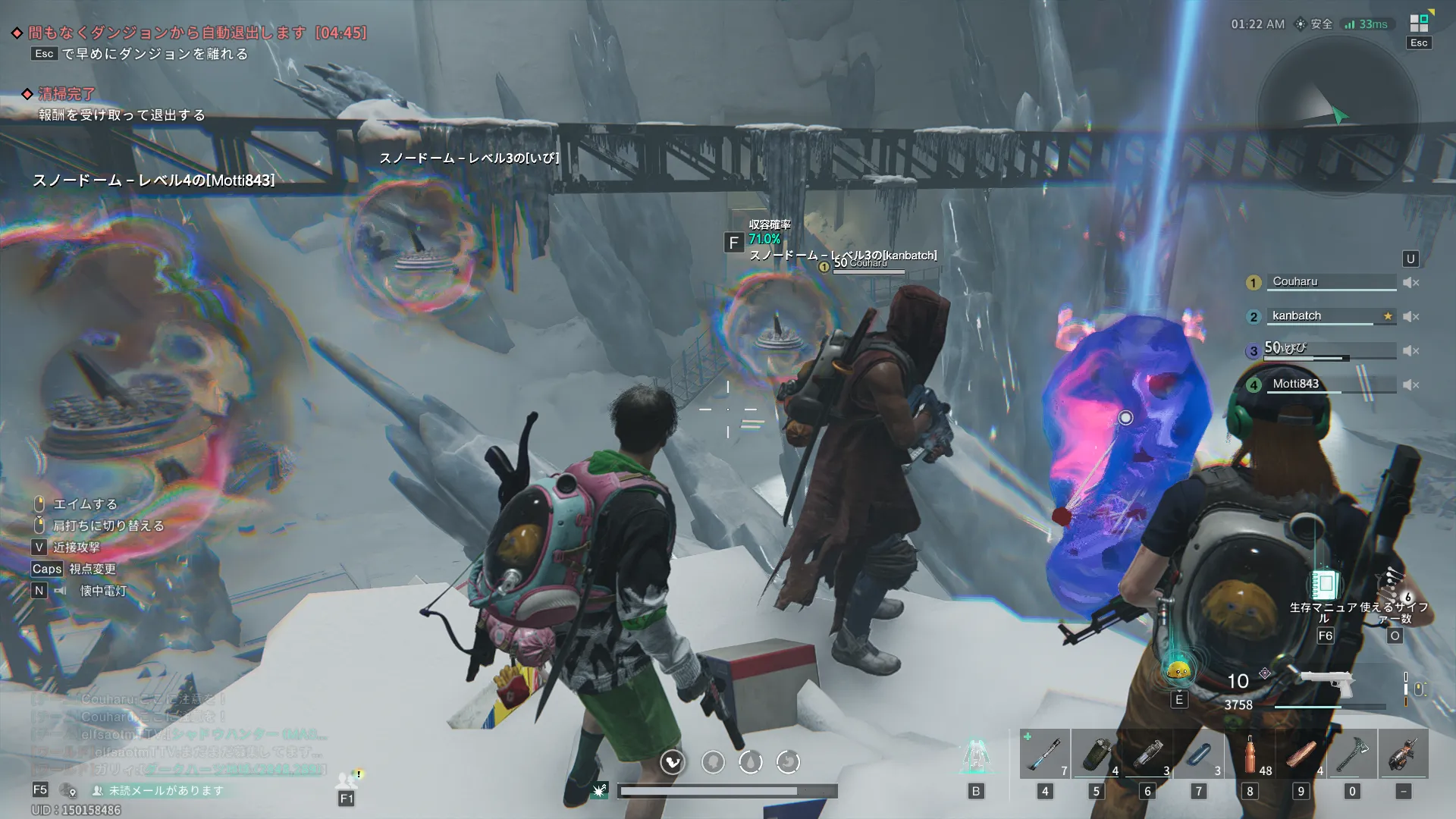This screenshot has width=1456, height=819.
Task: Unmute kanbatch's voice chat
Action: (1410, 317)
